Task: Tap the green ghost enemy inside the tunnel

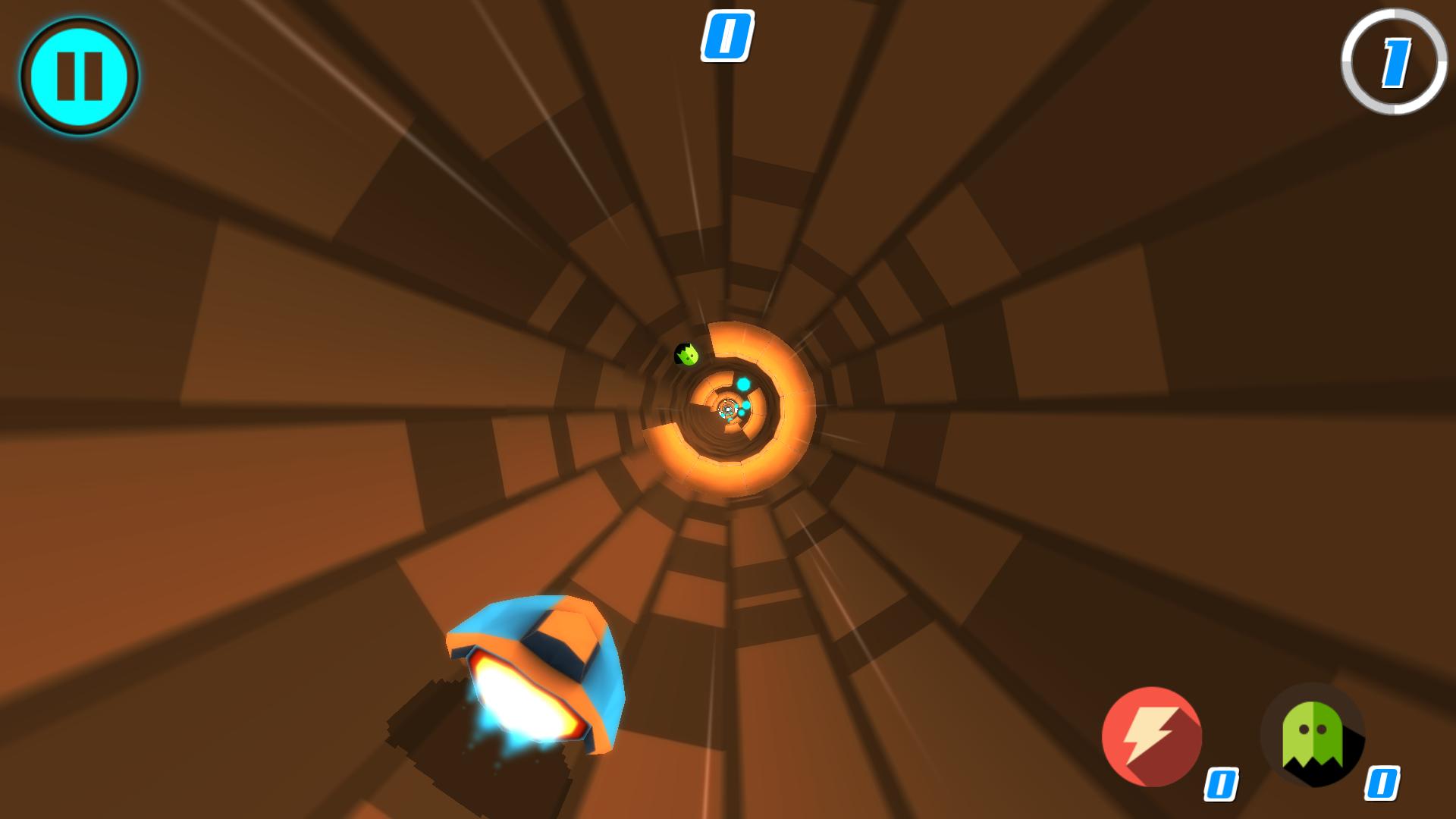Action: pos(686,355)
